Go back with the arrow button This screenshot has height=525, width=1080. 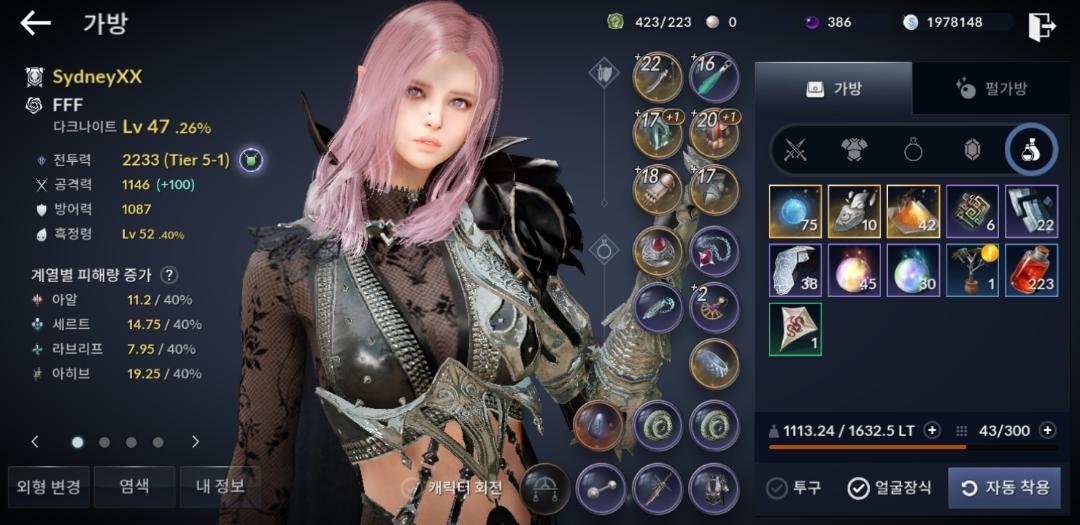point(35,24)
